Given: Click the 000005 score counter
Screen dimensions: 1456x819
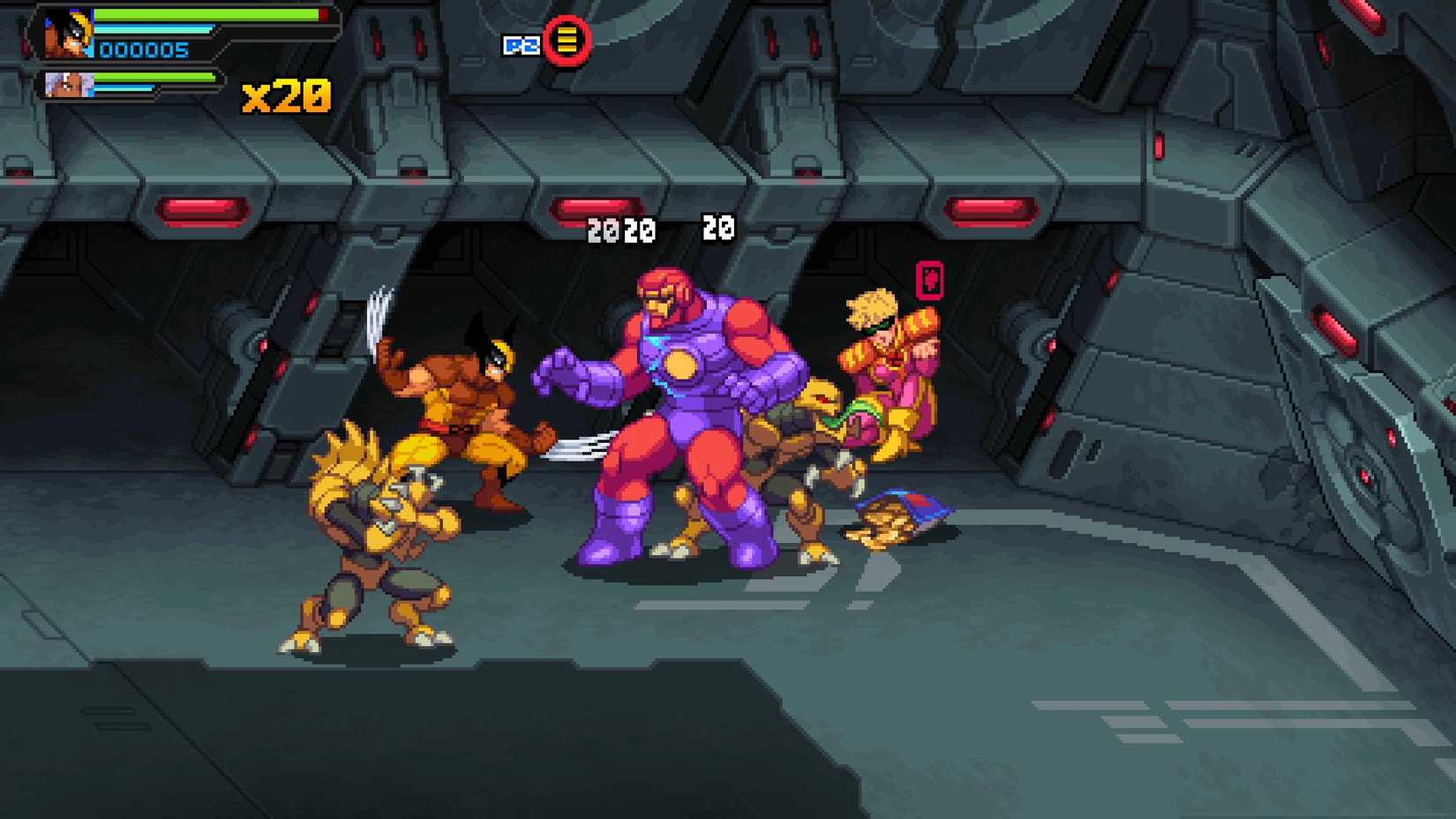Looking at the screenshot, I should point(146,49).
